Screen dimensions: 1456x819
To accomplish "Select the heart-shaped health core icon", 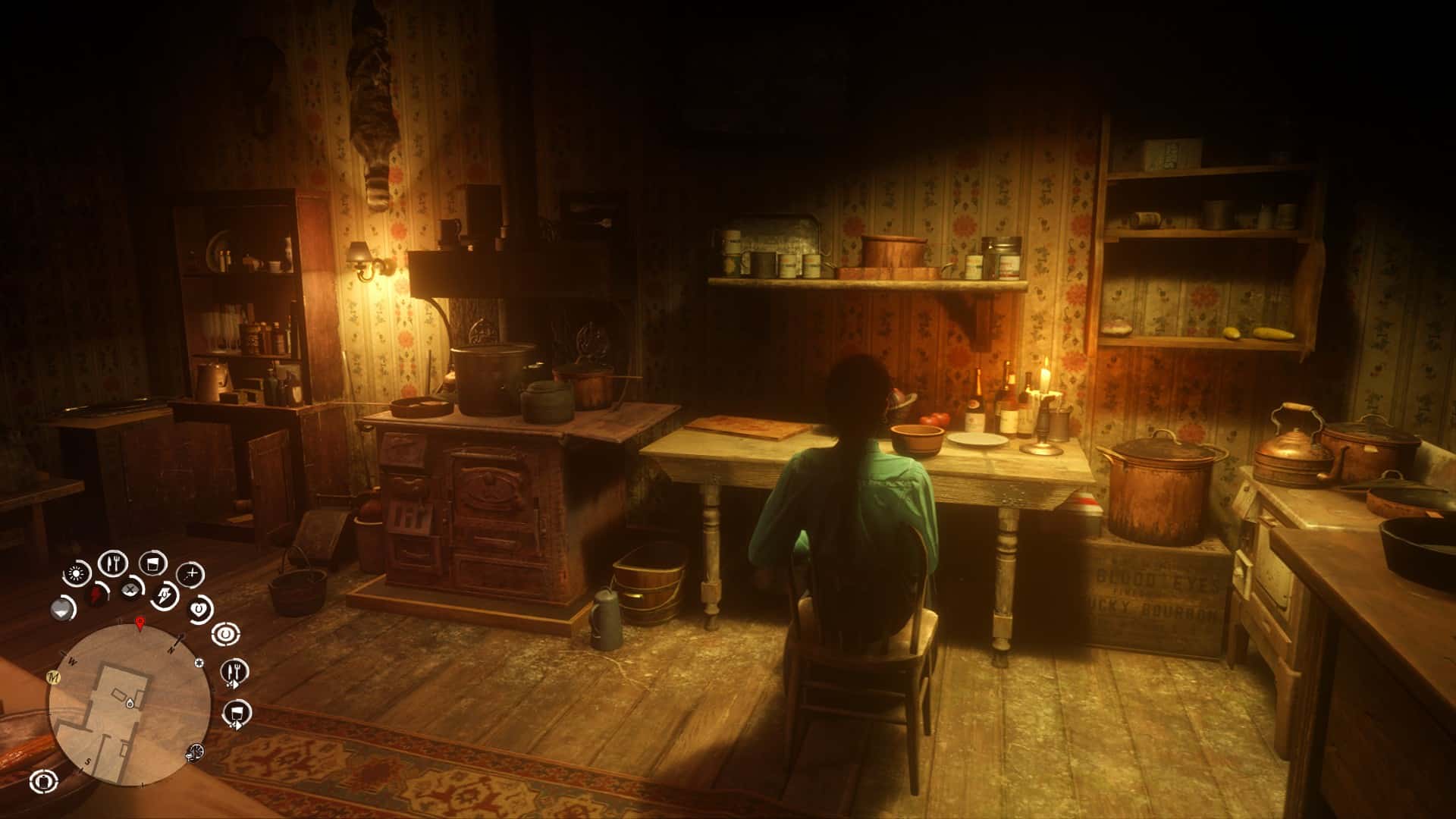I will (199, 608).
